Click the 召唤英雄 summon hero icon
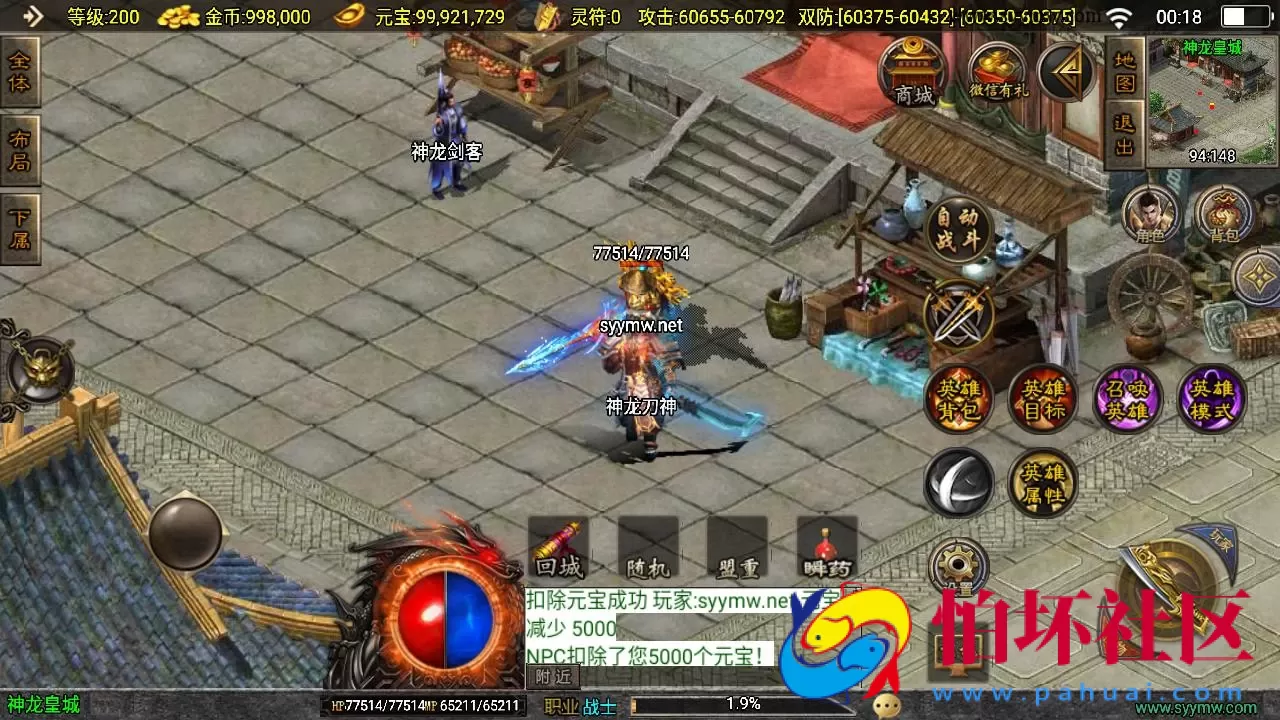The height and width of the screenshot is (720, 1280). coord(1126,397)
